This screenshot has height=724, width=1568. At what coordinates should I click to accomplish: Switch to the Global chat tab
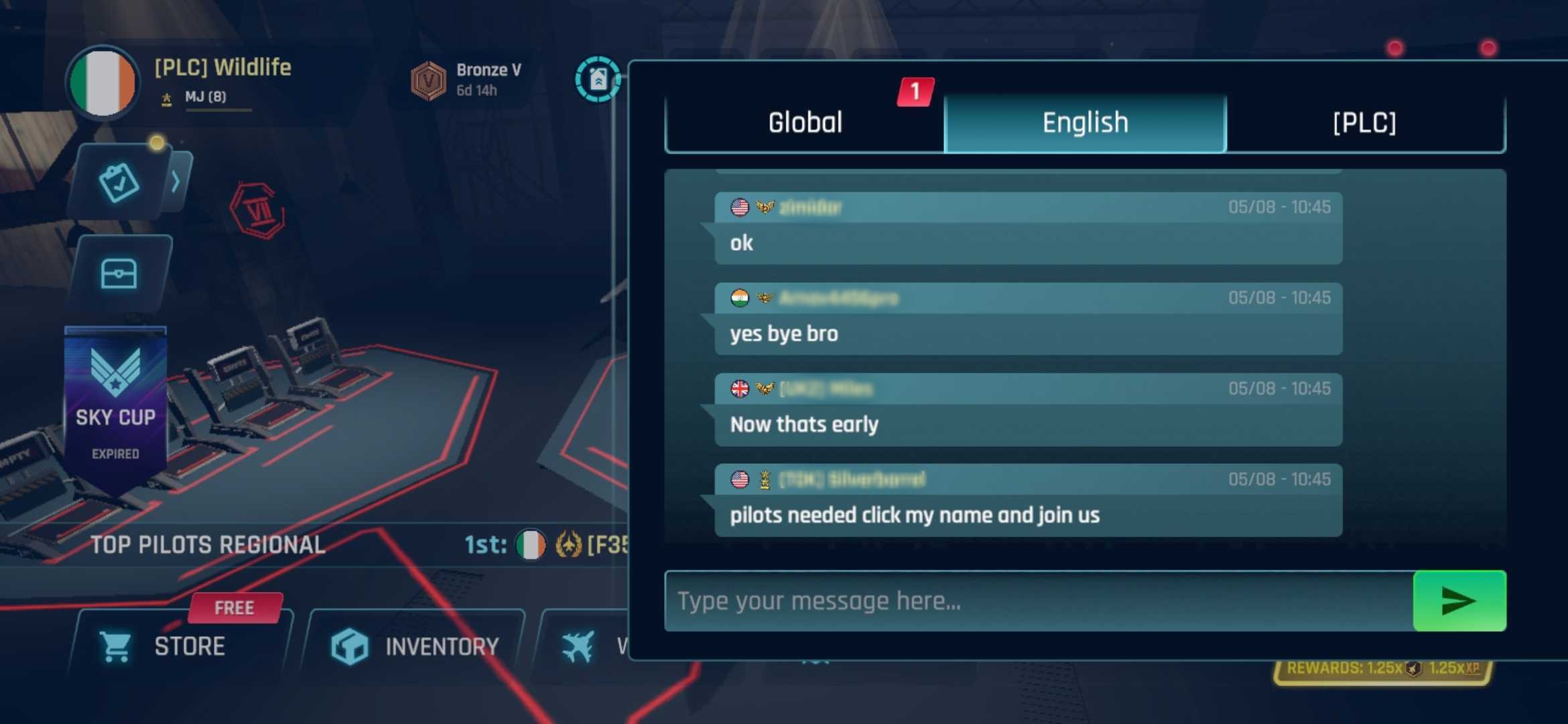tap(804, 123)
